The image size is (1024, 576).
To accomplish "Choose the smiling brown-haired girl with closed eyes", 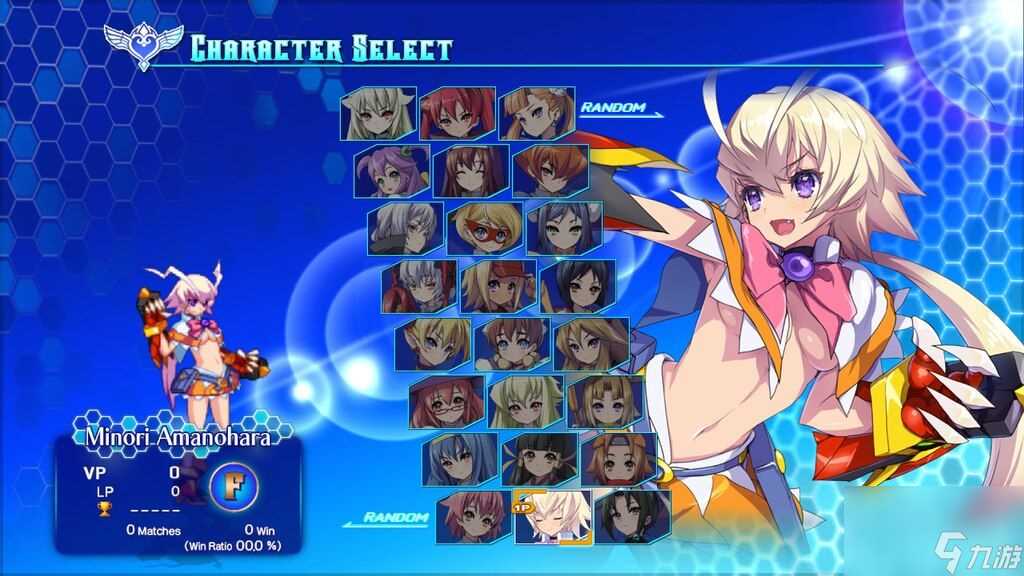I will (x=471, y=171).
